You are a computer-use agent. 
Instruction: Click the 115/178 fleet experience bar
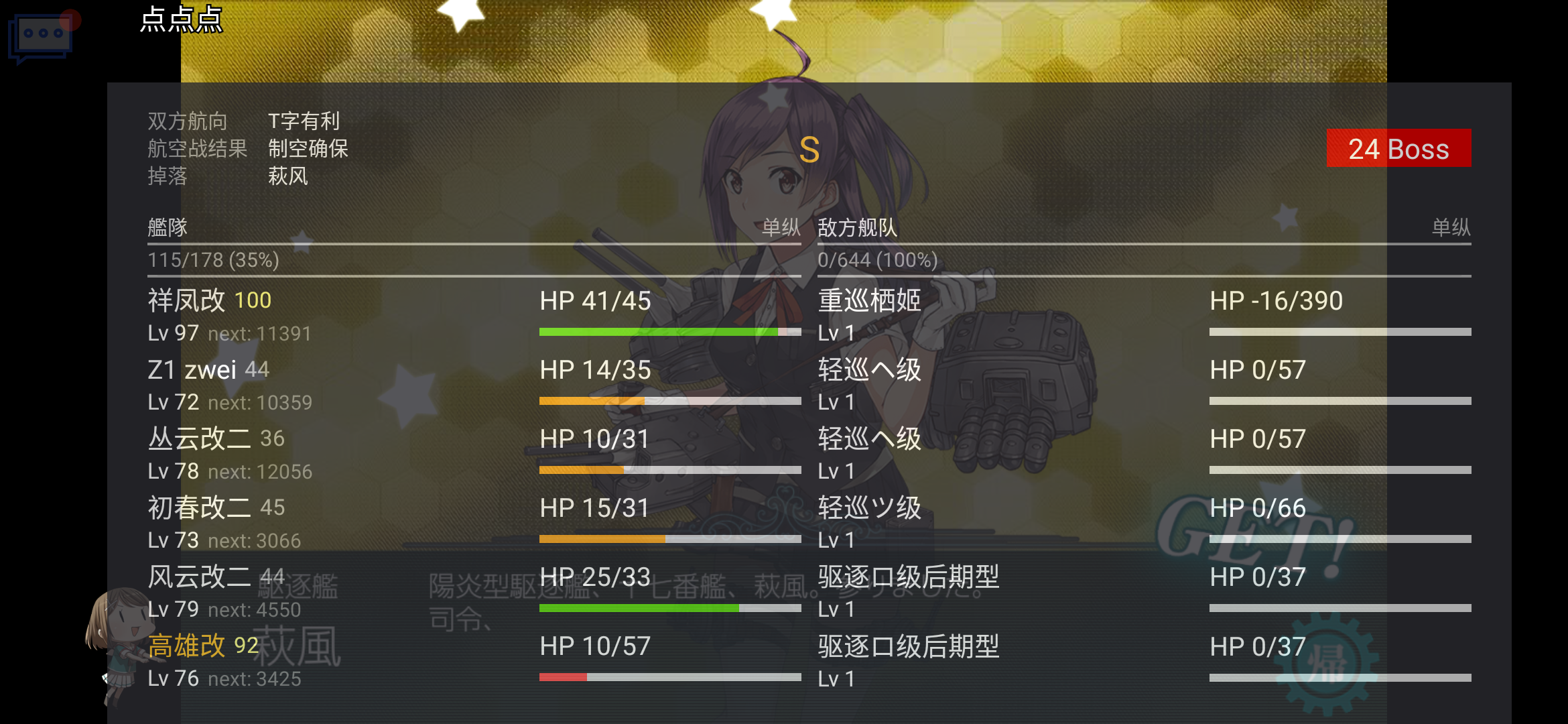click(x=212, y=261)
